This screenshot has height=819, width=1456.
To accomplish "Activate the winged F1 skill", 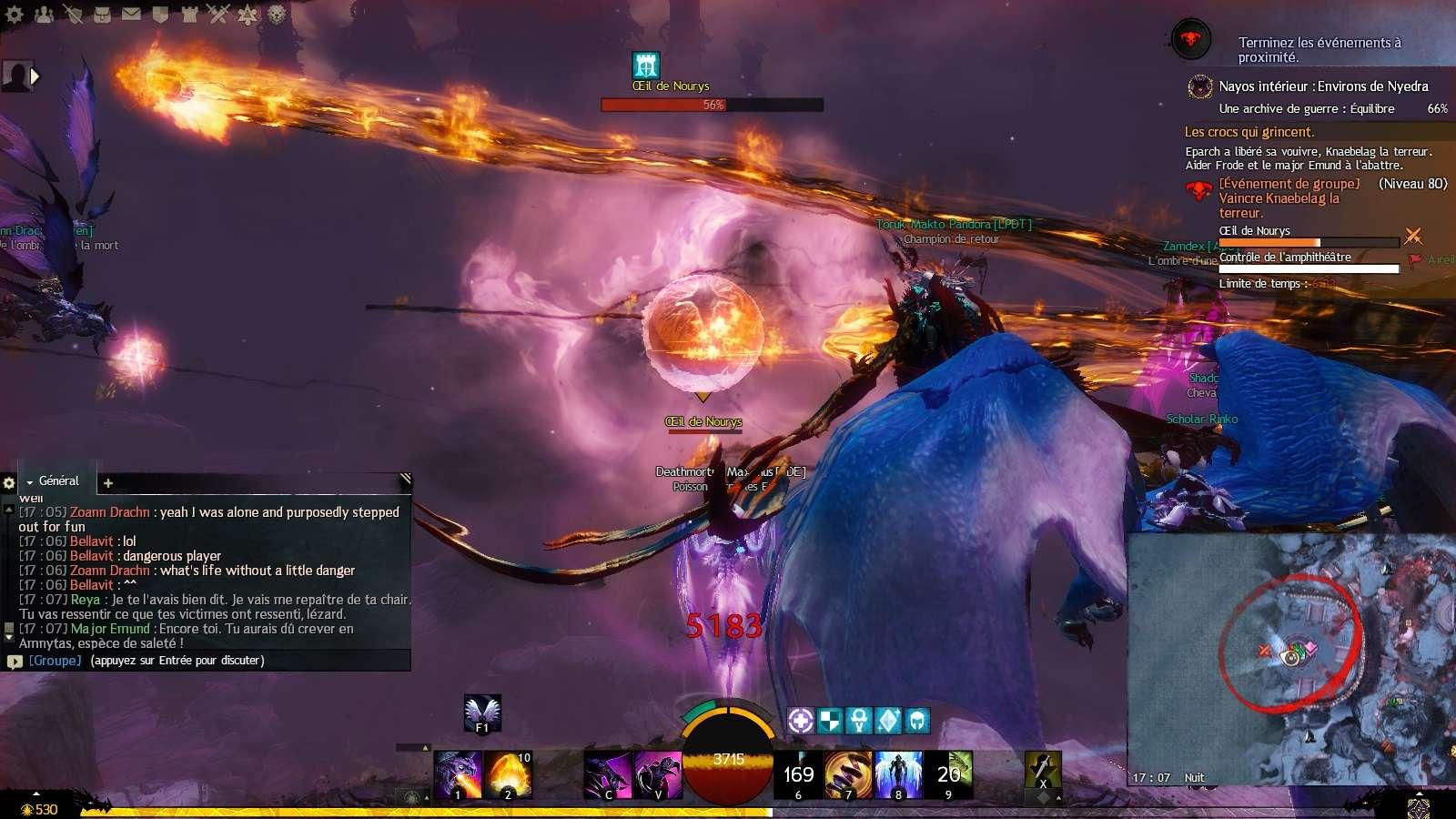I will [482, 713].
